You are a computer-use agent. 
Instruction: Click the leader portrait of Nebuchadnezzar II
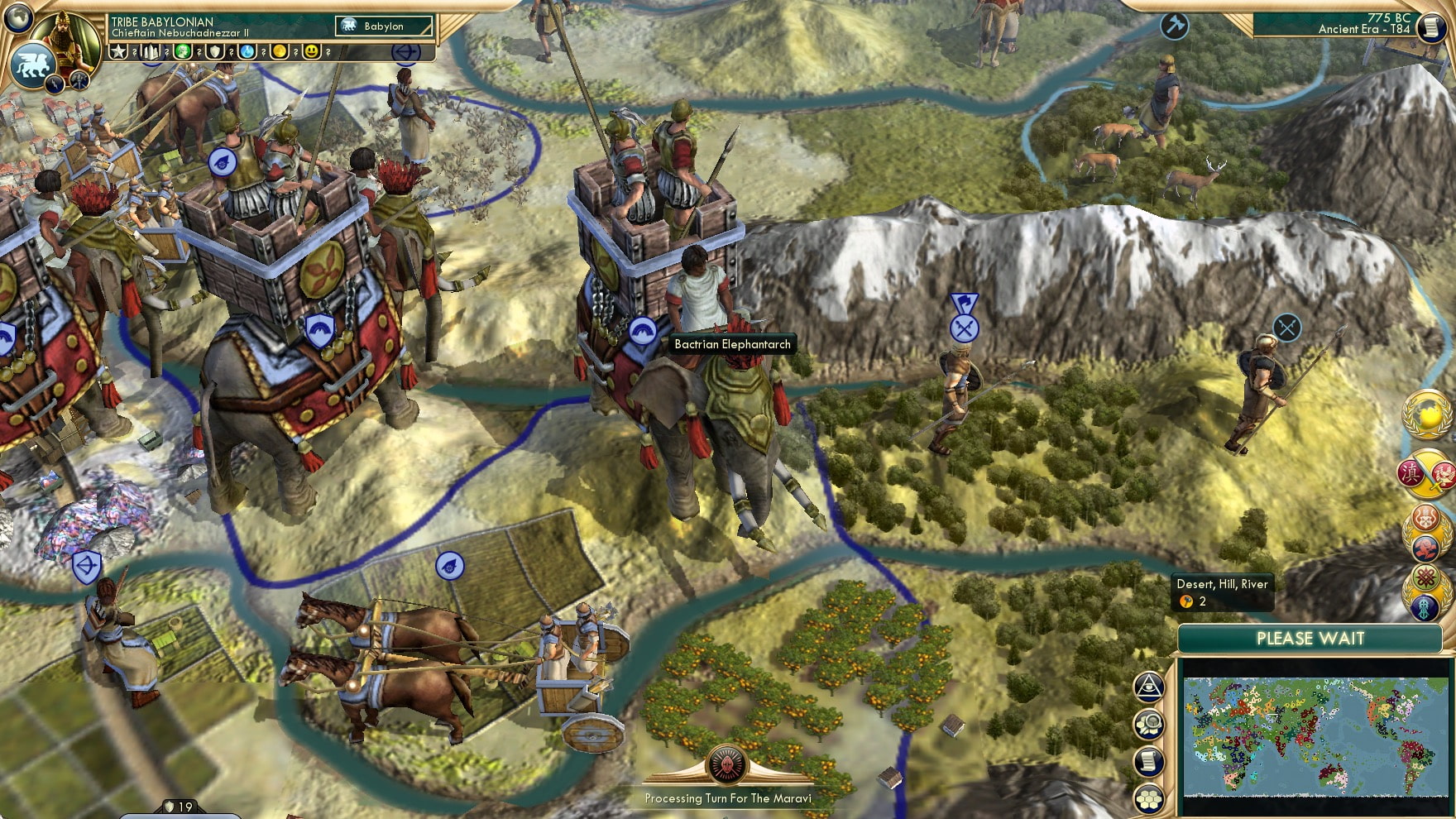click(x=66, y=43)
